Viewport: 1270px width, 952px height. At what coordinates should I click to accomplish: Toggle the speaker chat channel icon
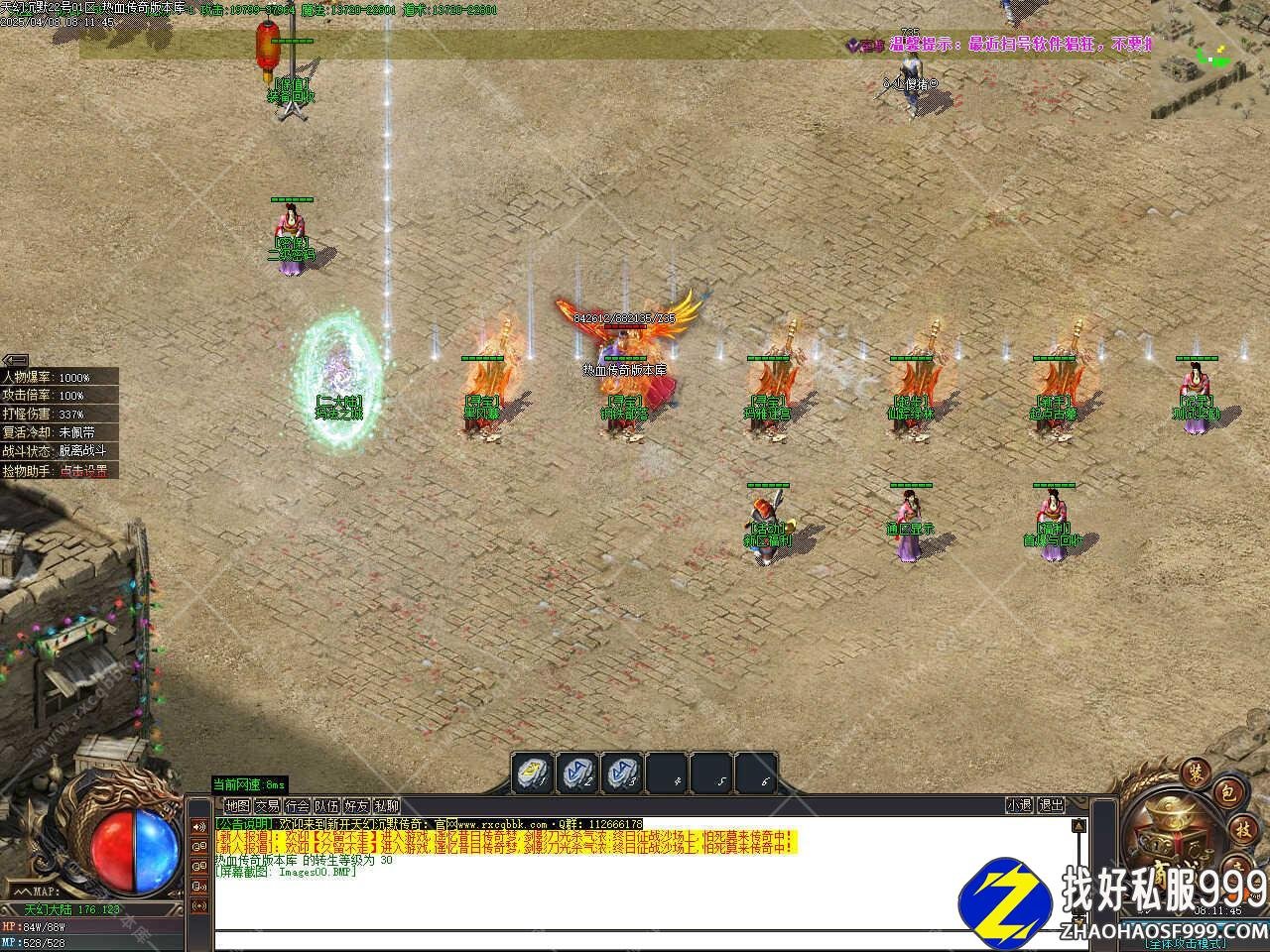tap(198, 826)
